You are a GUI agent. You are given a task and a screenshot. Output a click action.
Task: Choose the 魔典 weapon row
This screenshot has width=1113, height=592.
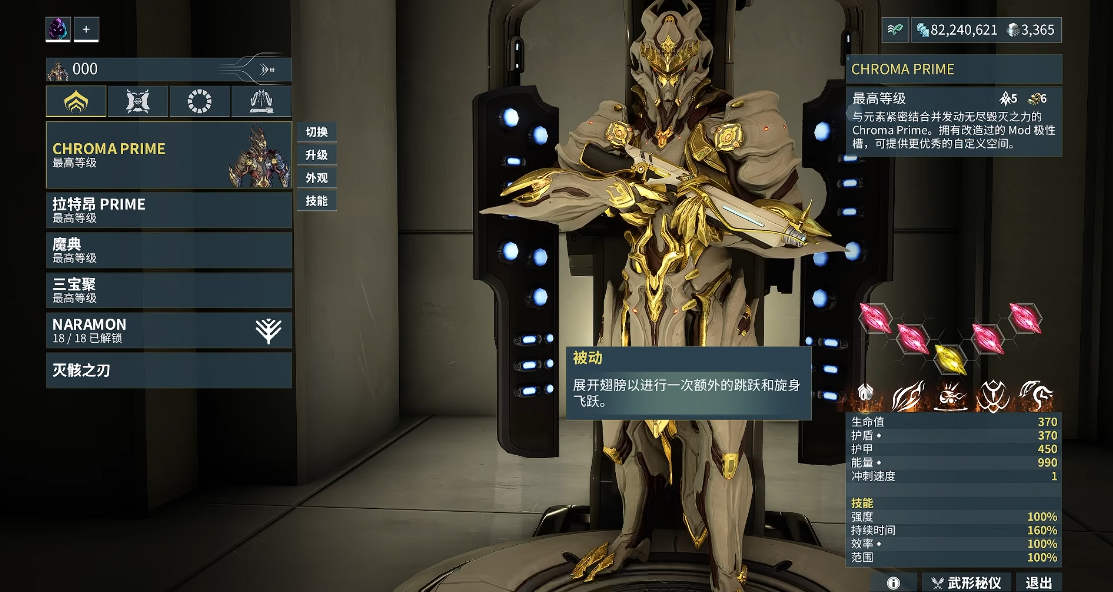[x=168, y=250]
